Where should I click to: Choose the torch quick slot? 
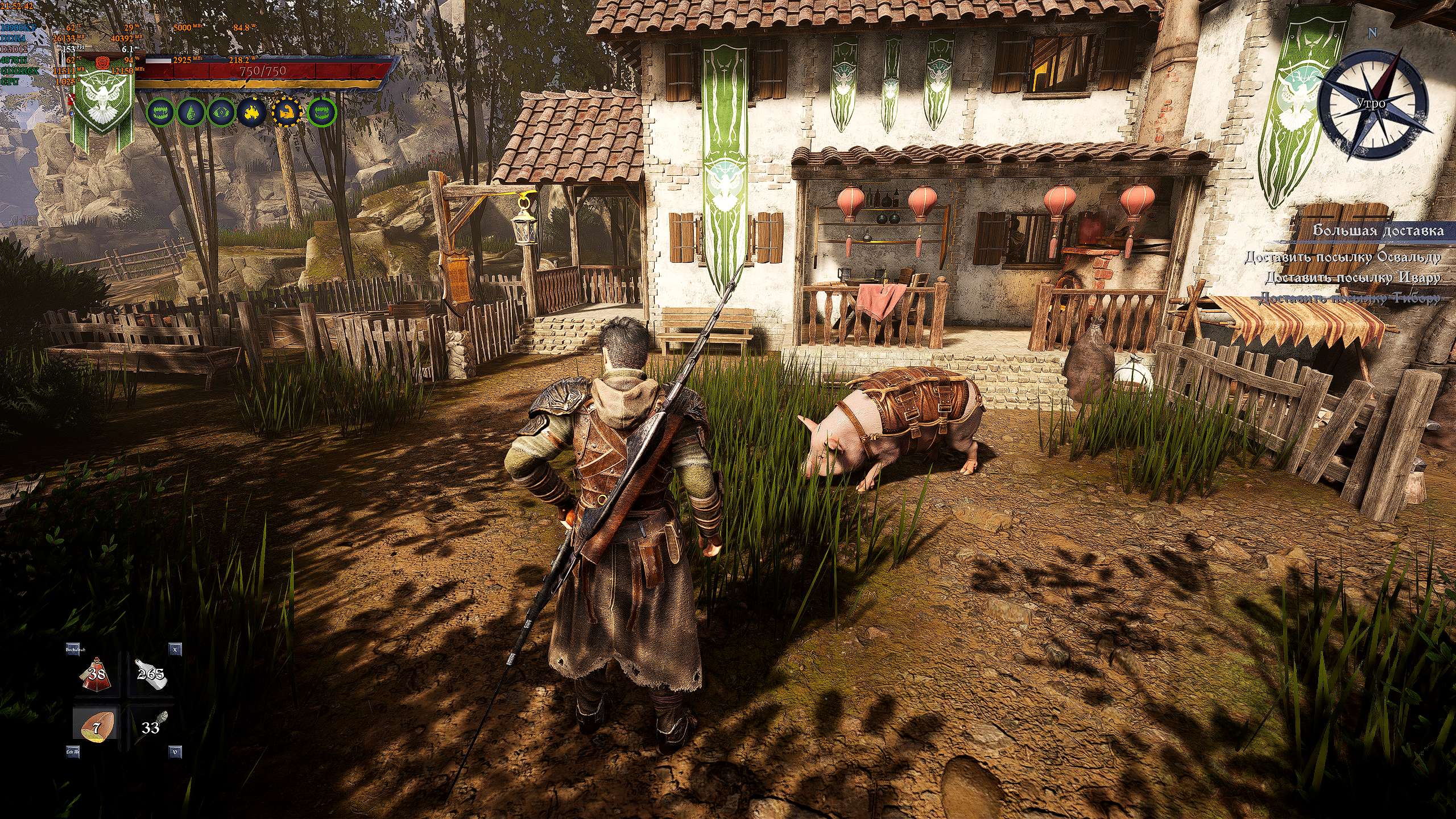pos(151,727)
